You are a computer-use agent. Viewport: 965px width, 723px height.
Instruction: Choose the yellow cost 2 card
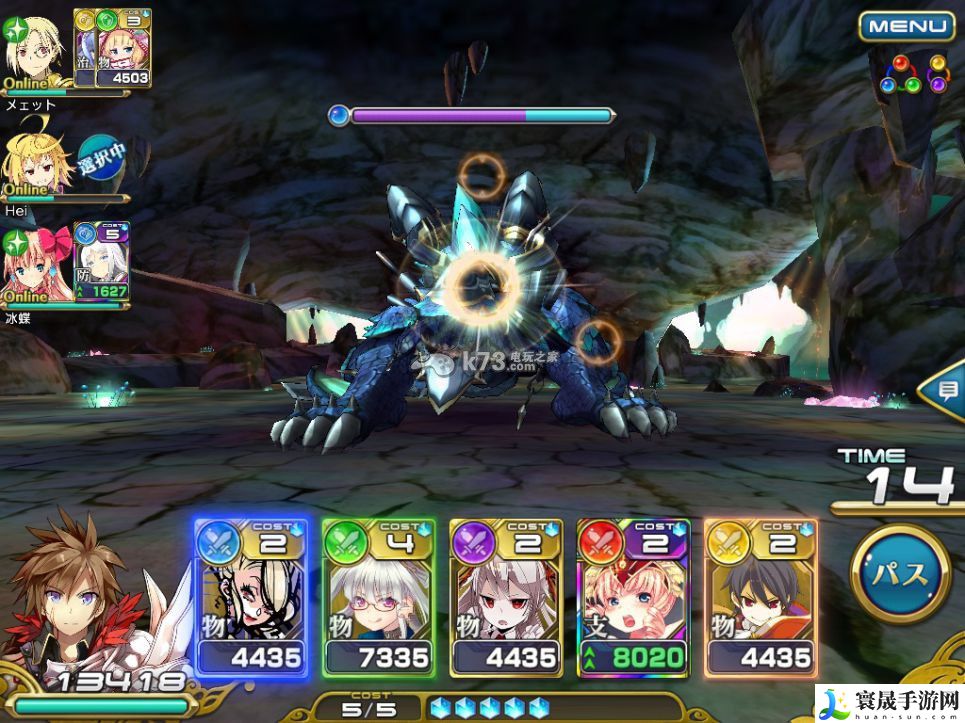[x=760, y=598]
